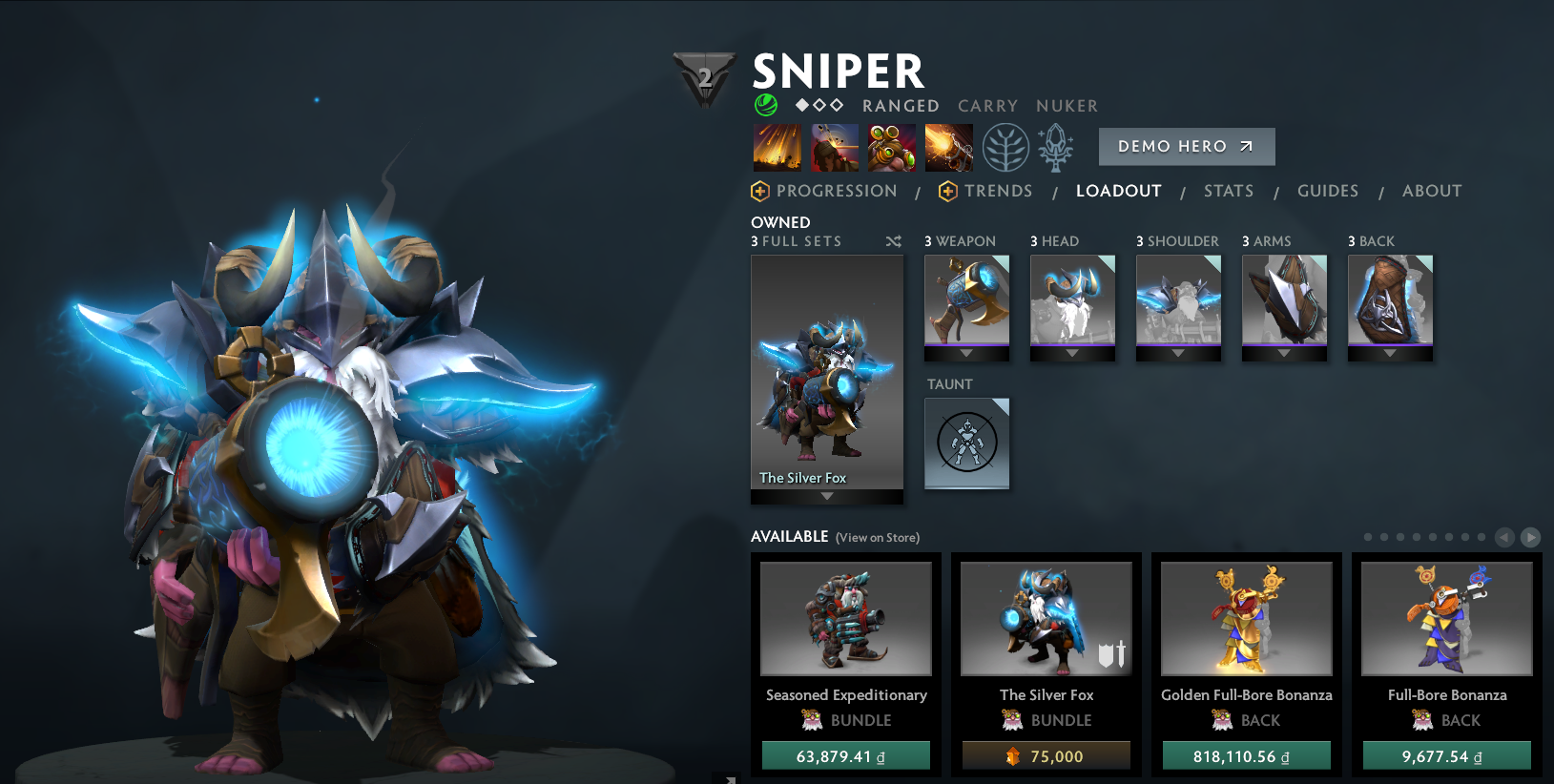The width and height of the screenshot is (1554, 784).
Task: Open the GUIDES tab
Action: click(x=1328, y=191)
